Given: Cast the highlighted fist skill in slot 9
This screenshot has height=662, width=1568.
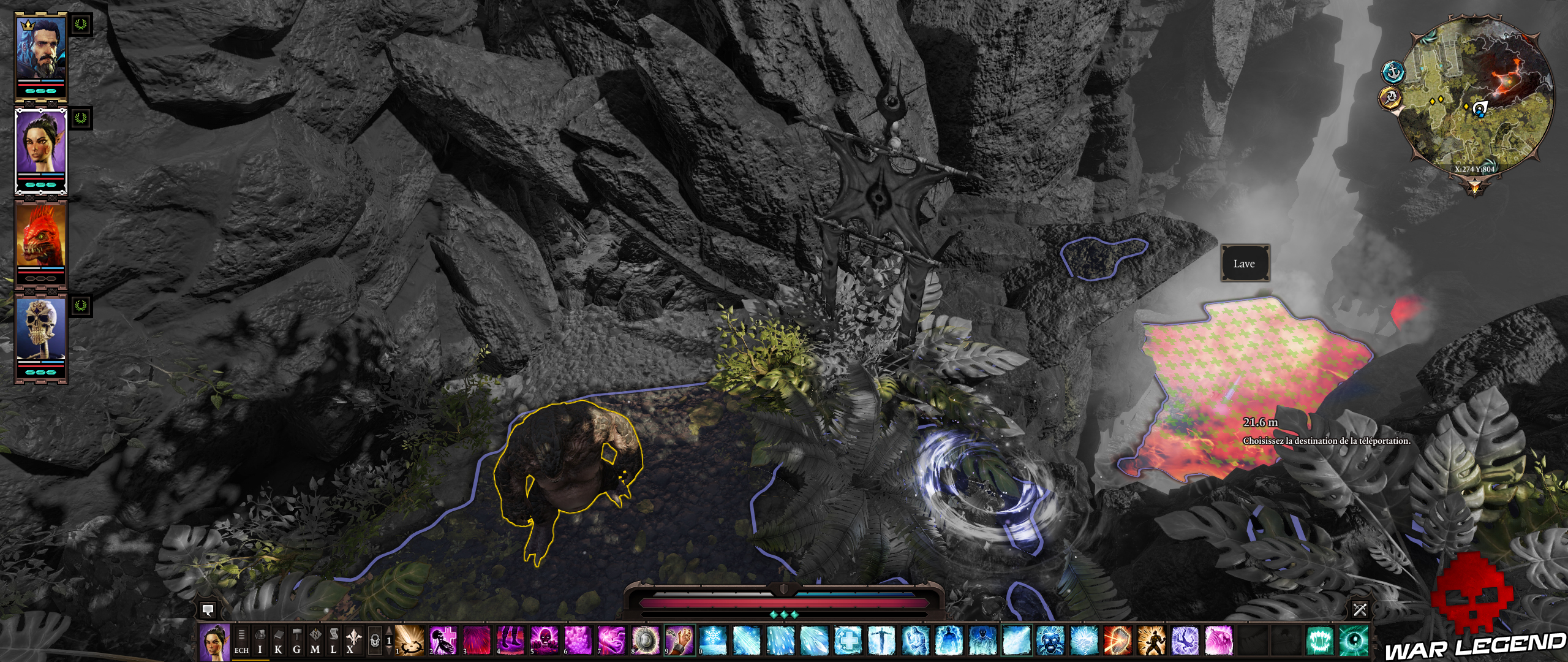Looking at the screenshot, I should [x=678, y=641].
